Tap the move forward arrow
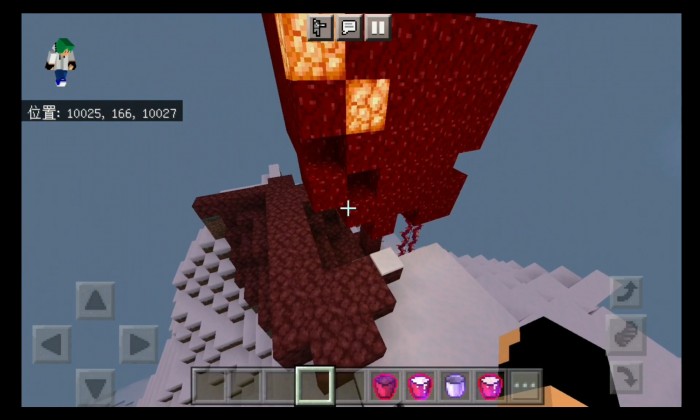 click(95, 300)
